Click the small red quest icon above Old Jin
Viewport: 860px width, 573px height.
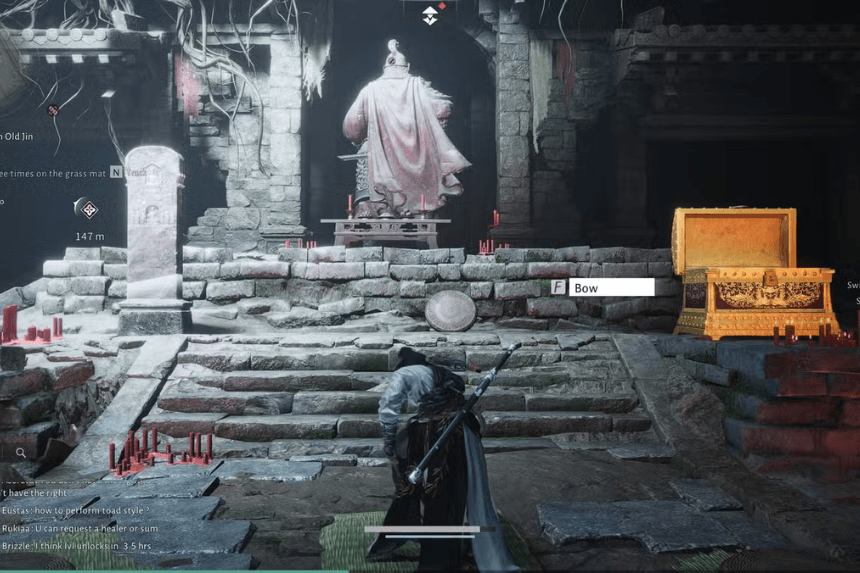53,110
